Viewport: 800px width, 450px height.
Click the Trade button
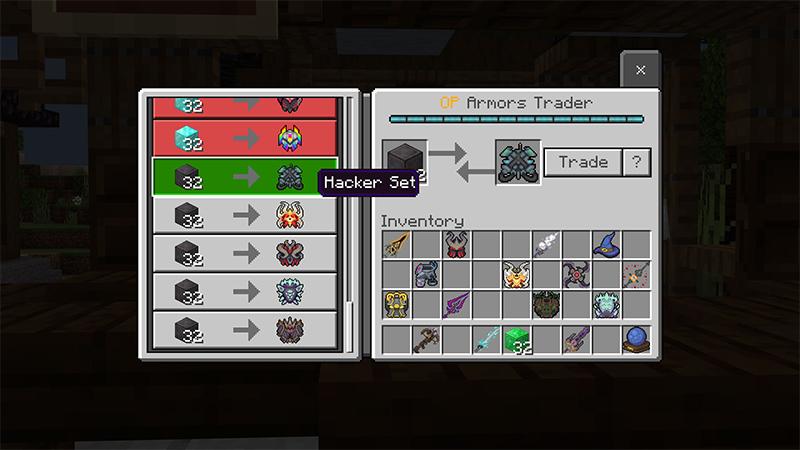tap(583, 162)
